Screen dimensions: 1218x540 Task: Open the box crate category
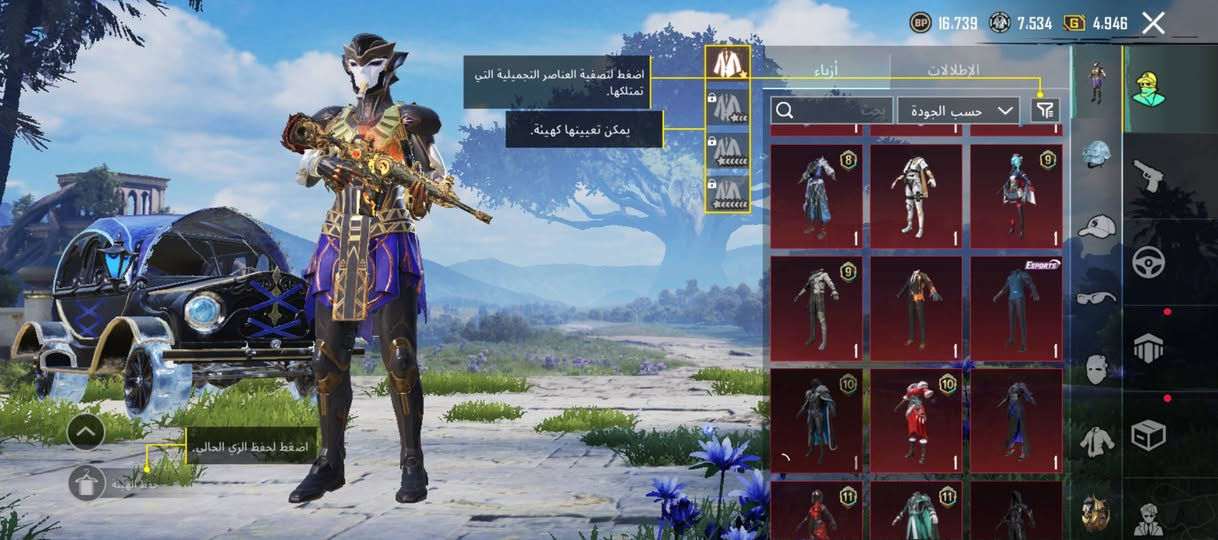coord(1148,435)
